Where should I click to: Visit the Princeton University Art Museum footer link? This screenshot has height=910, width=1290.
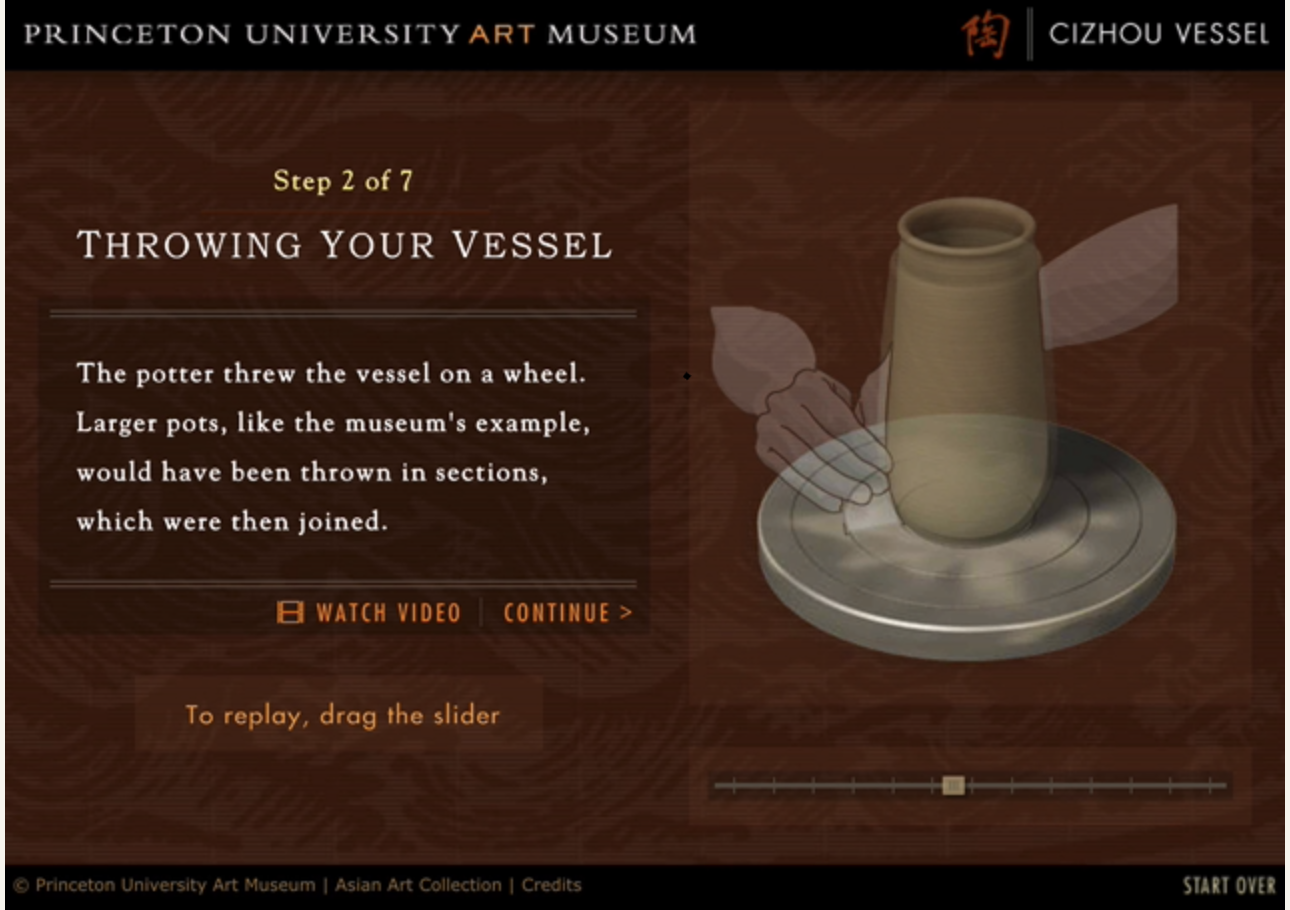tap(174, 885)
